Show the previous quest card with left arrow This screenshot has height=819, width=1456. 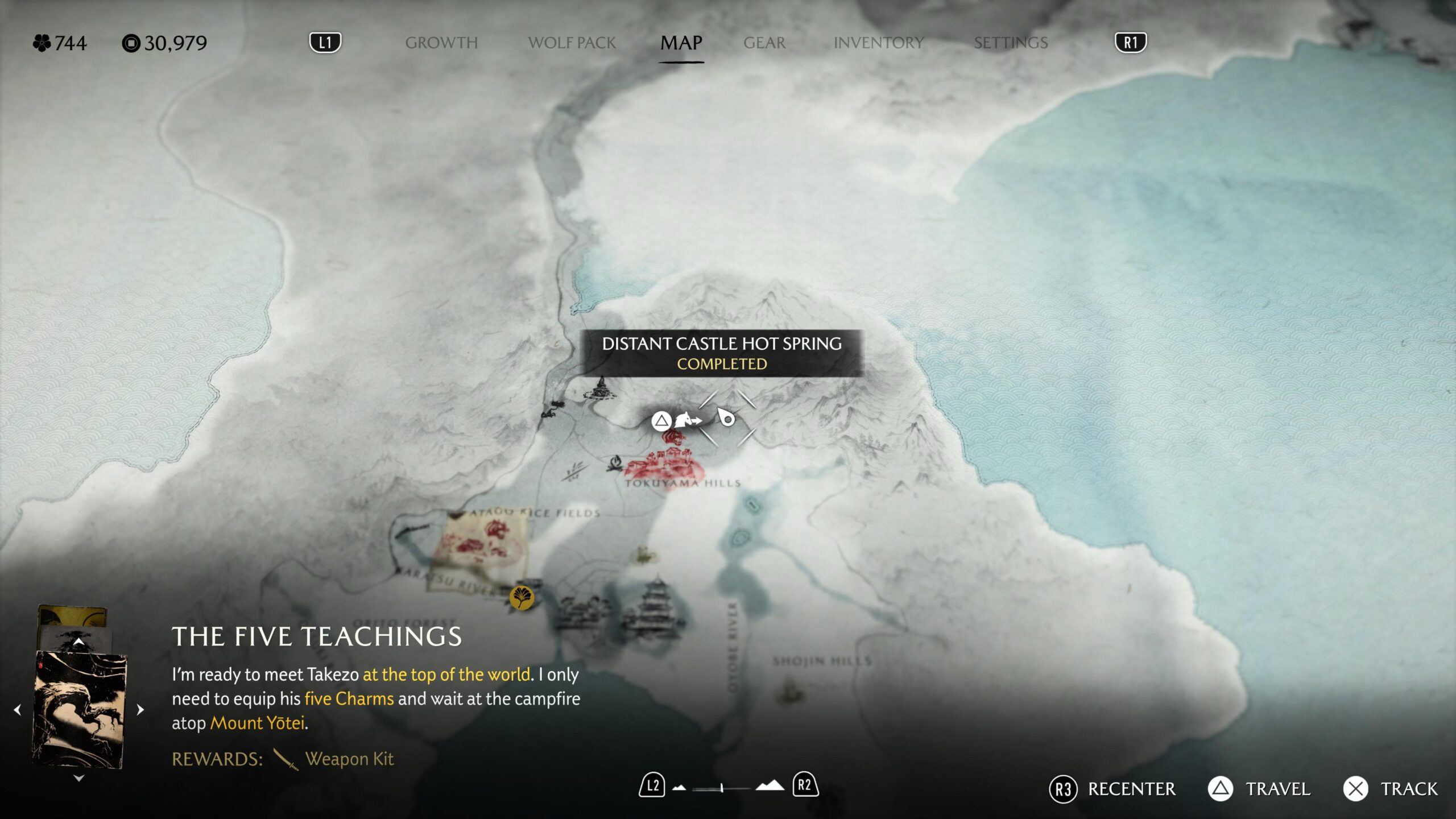18,710
